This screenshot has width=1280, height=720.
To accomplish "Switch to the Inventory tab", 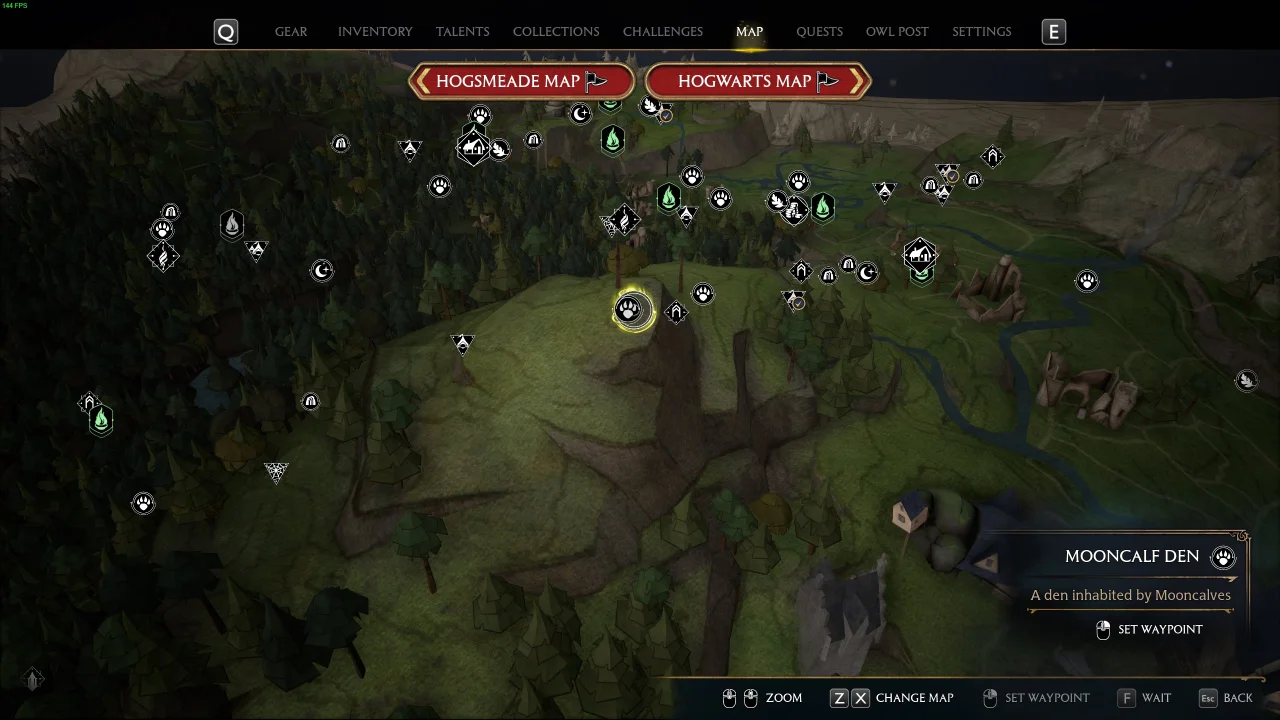I will (375, 32).
